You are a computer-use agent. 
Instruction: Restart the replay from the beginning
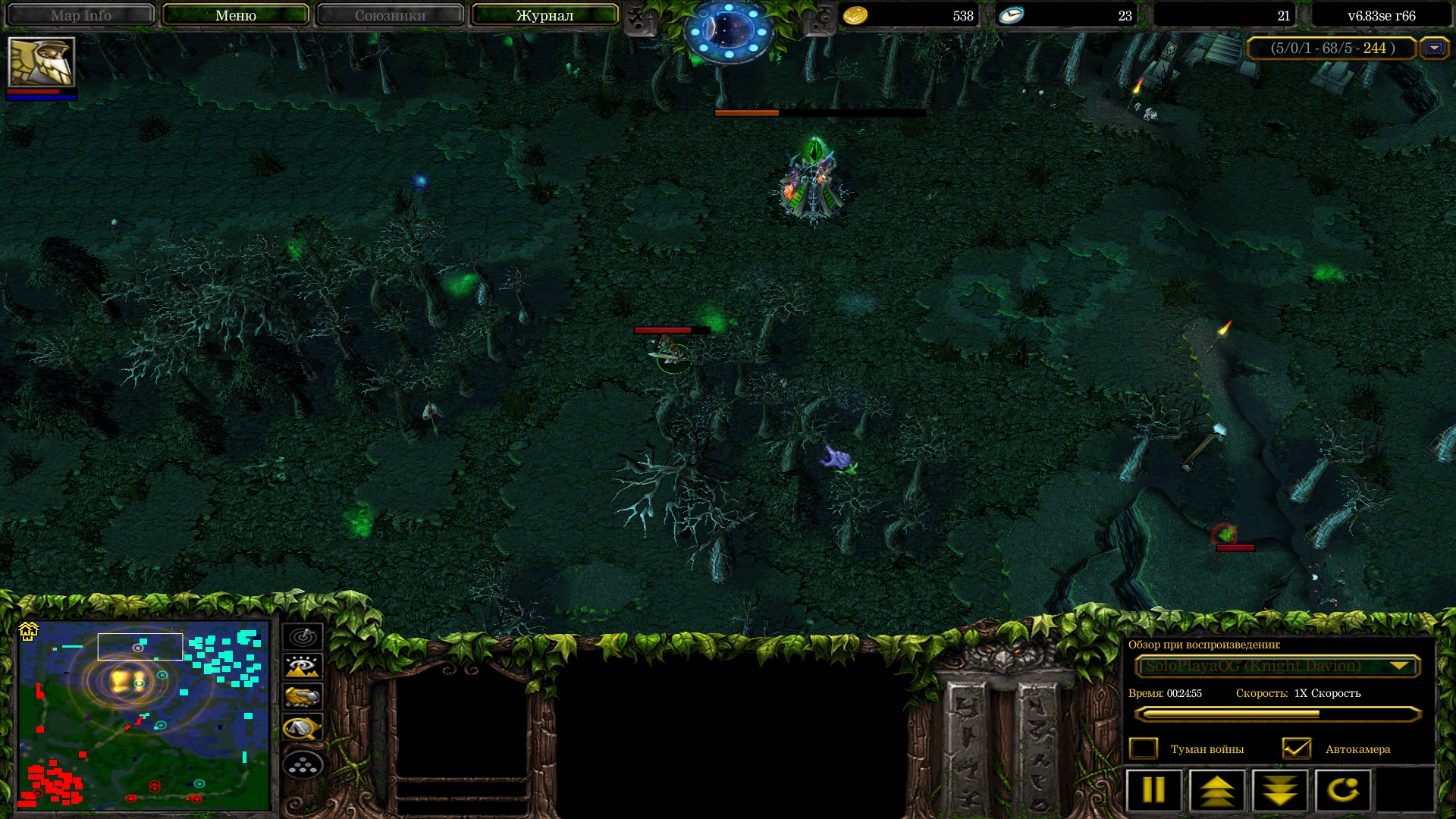pos(1343,790)
